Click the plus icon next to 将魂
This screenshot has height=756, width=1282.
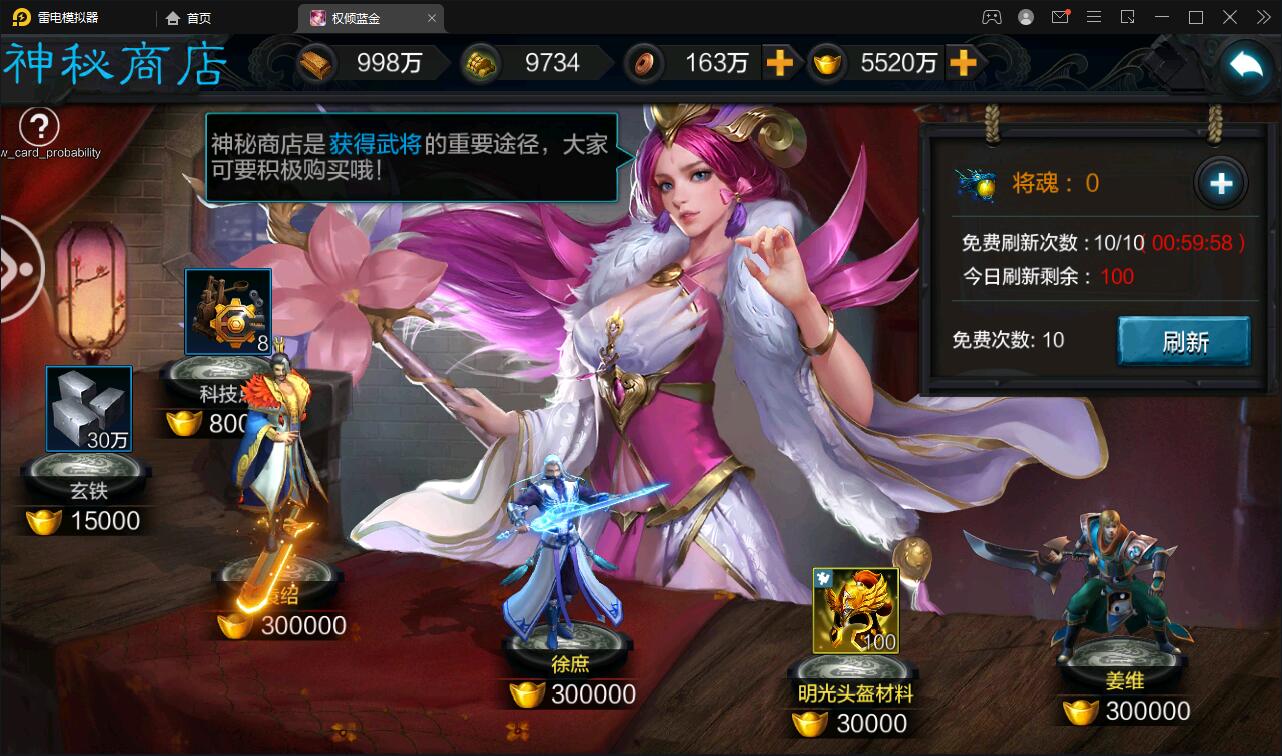click(x=1221, y=183)
